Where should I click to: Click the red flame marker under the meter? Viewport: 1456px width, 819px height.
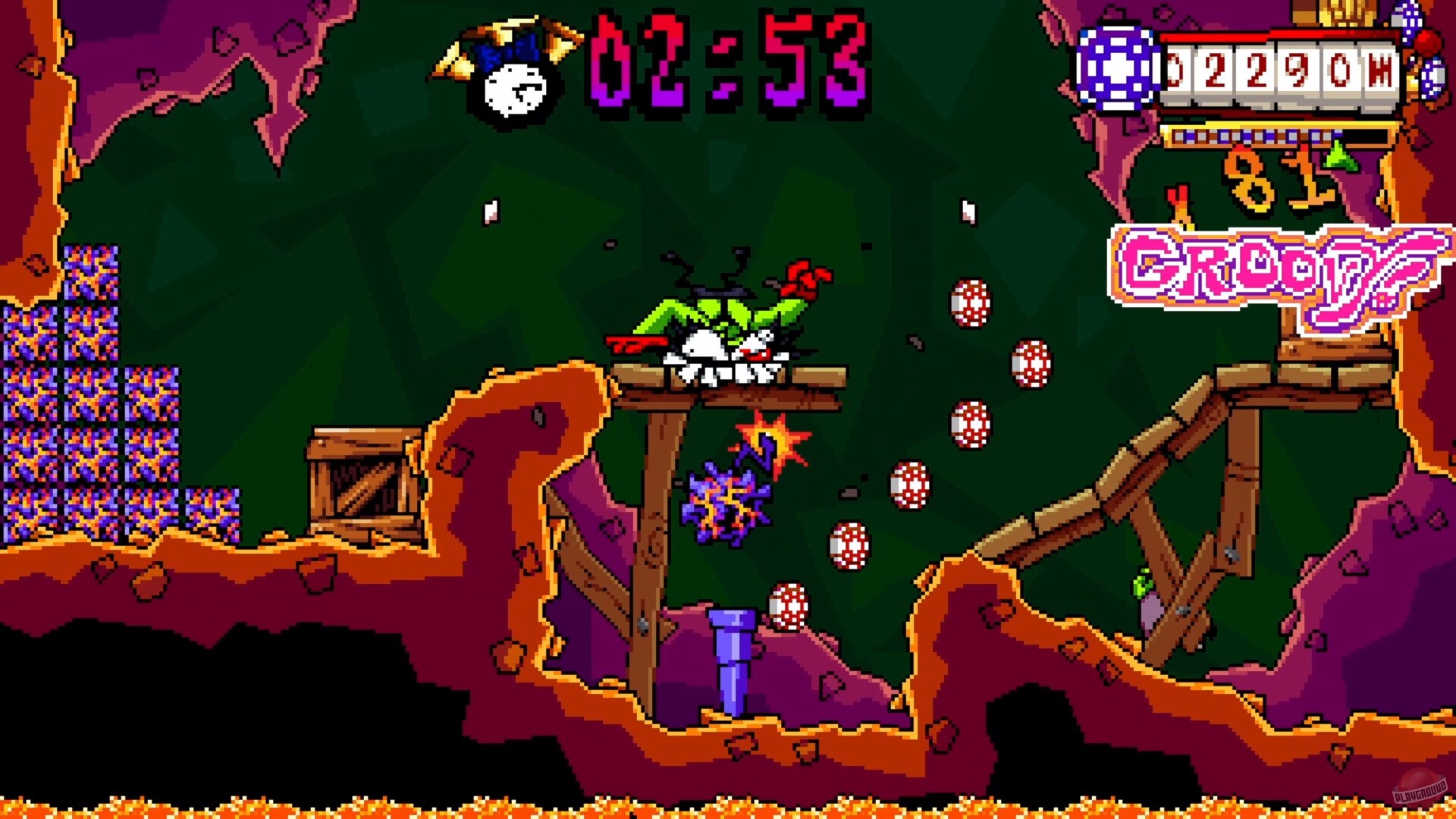click(1178, 199)
